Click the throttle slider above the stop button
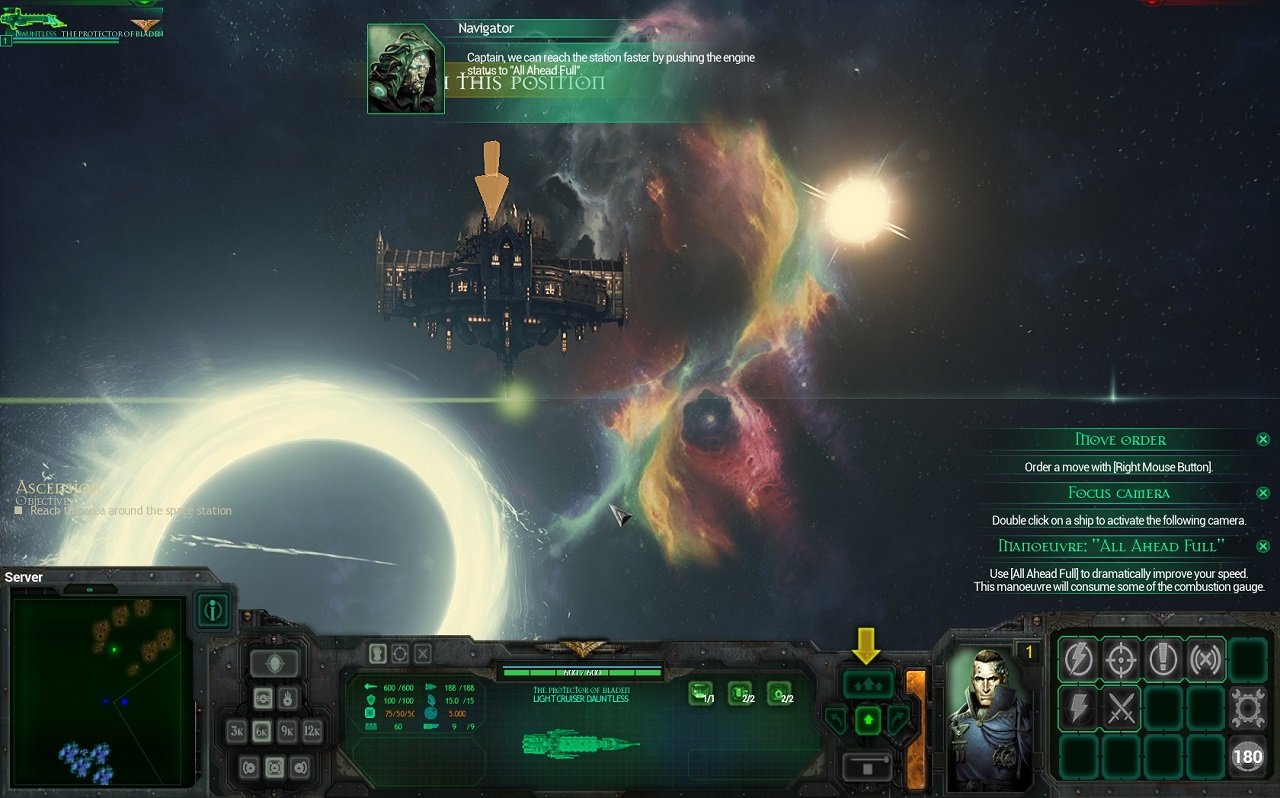Screen dimensions: 1280x798 point(867,759)
